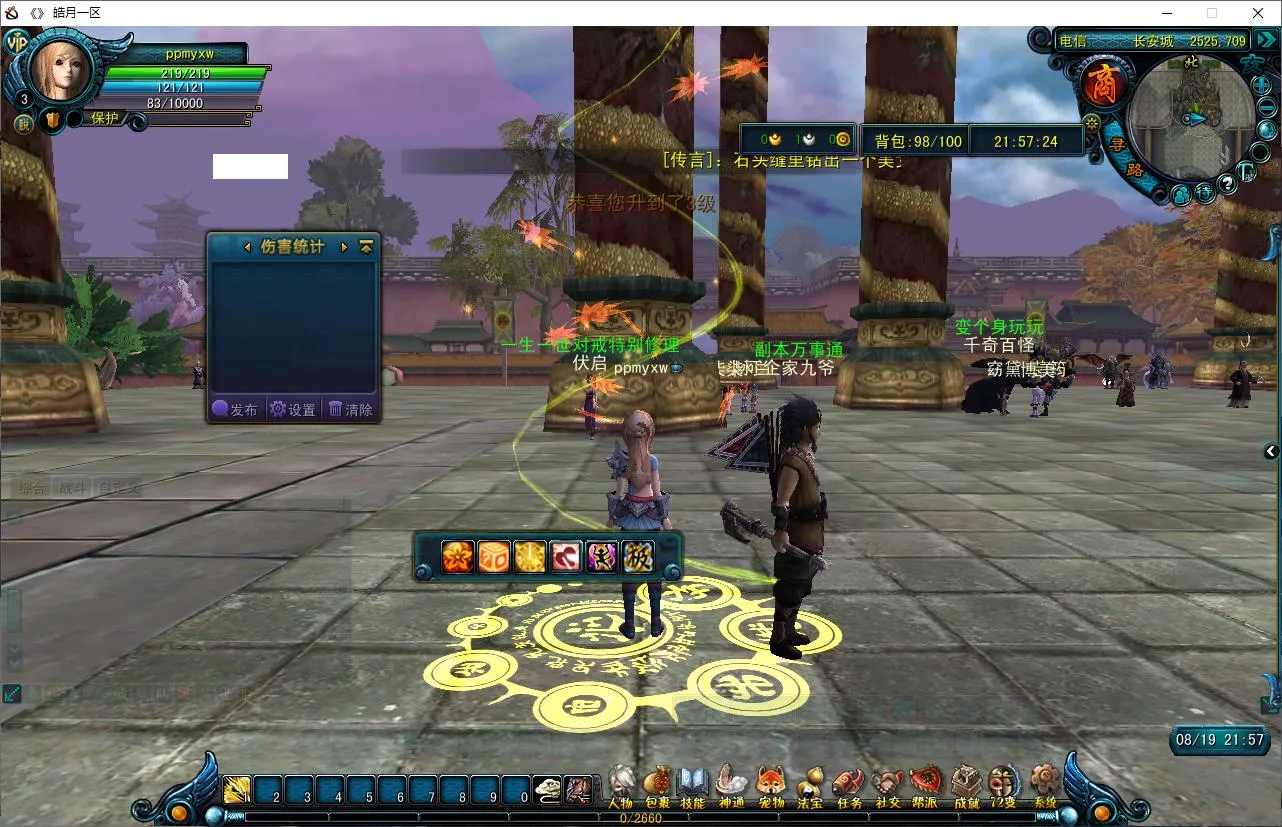Click the VIP badge
1282x827 pixels.
pos(16,44)
